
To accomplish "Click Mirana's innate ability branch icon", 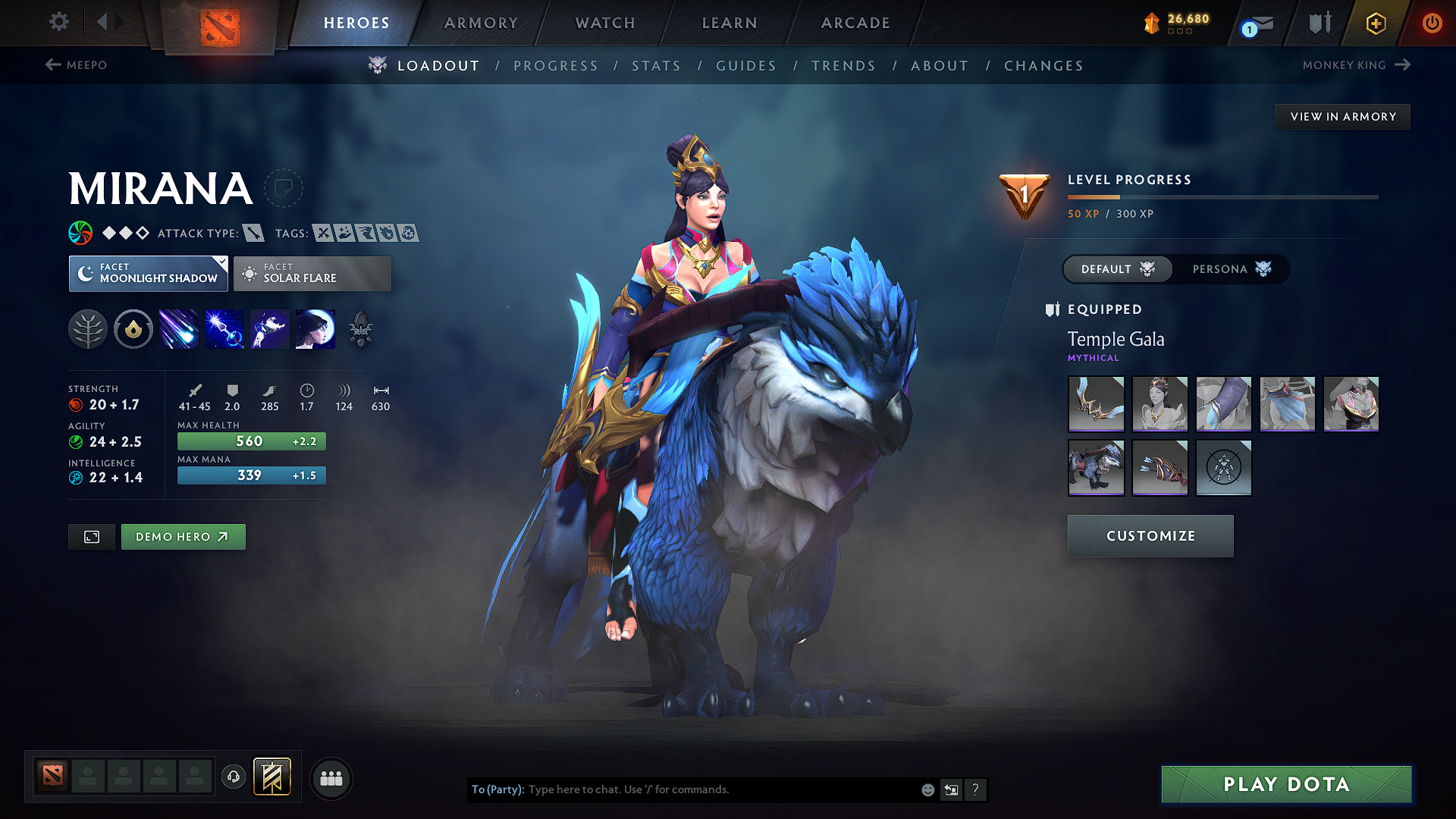I will click(87, 328).
